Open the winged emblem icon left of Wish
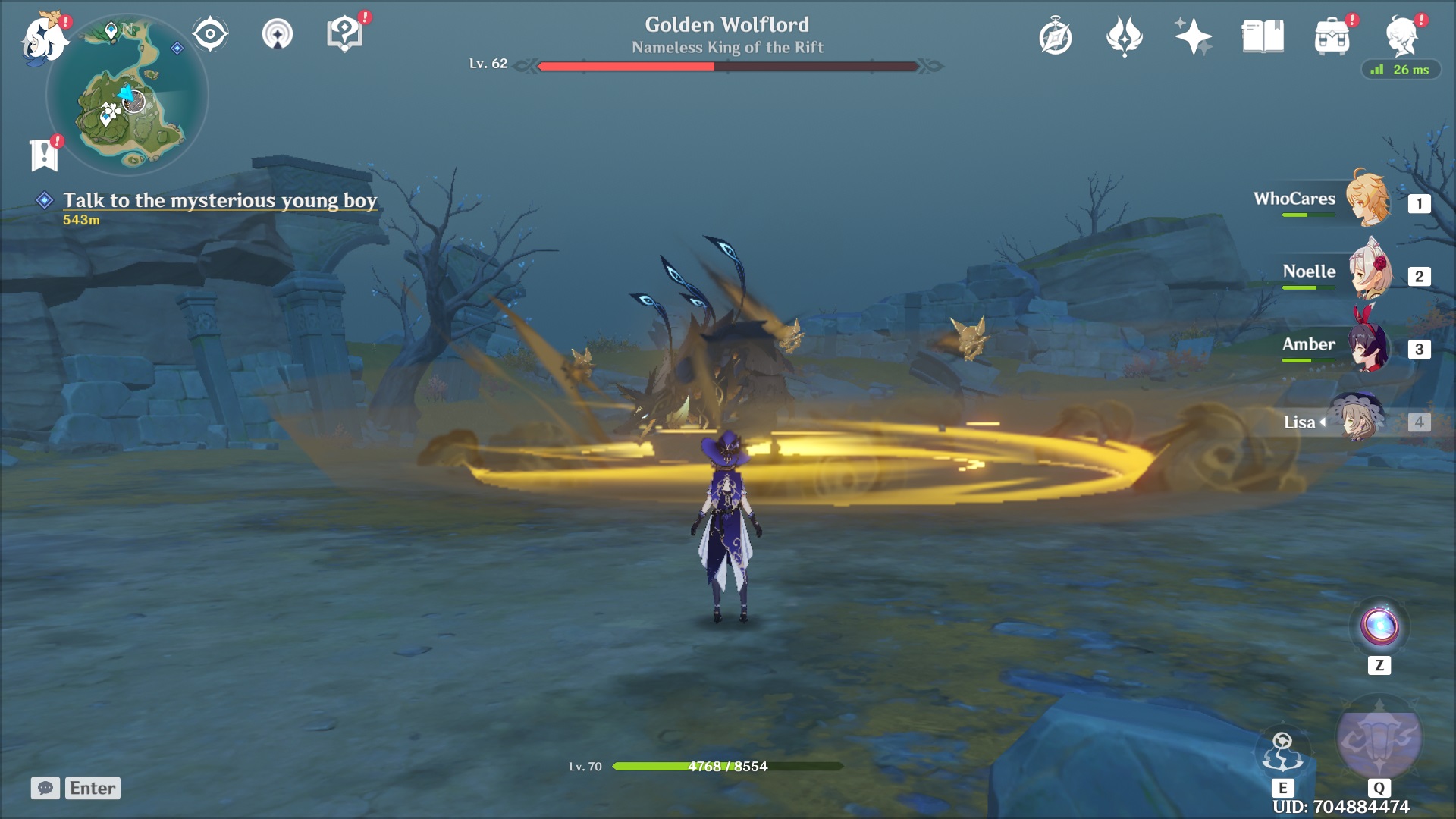The height and width of the screenshot is (819, 1456). pos(1124,36)
